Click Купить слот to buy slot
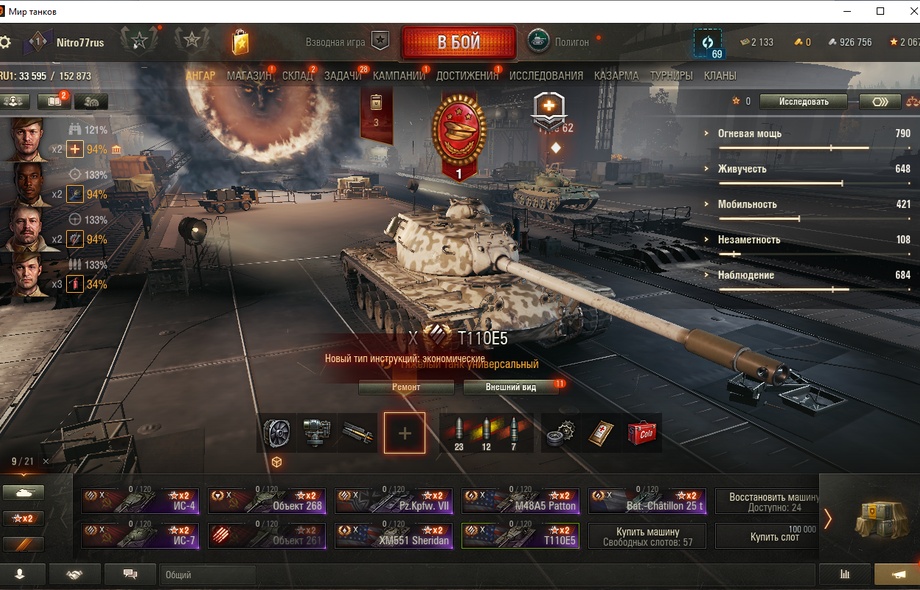The height and width of the screenshot is (590, 920). pos(775,537)
